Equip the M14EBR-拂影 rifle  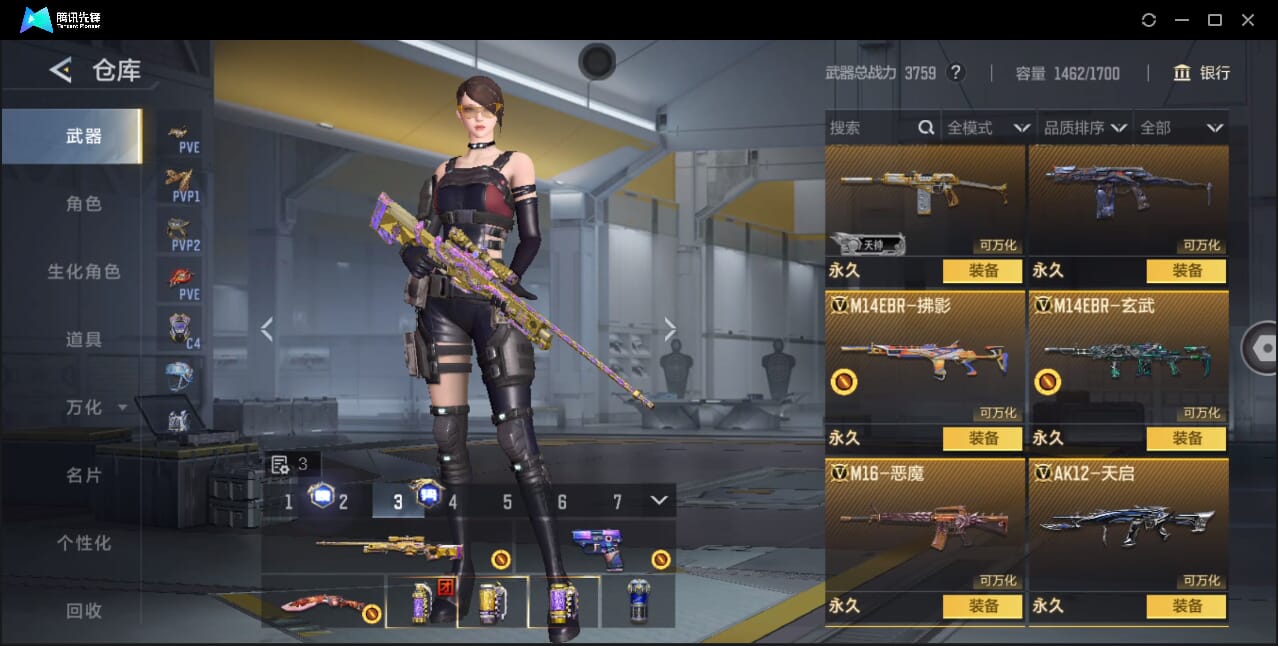coord(982,438)
